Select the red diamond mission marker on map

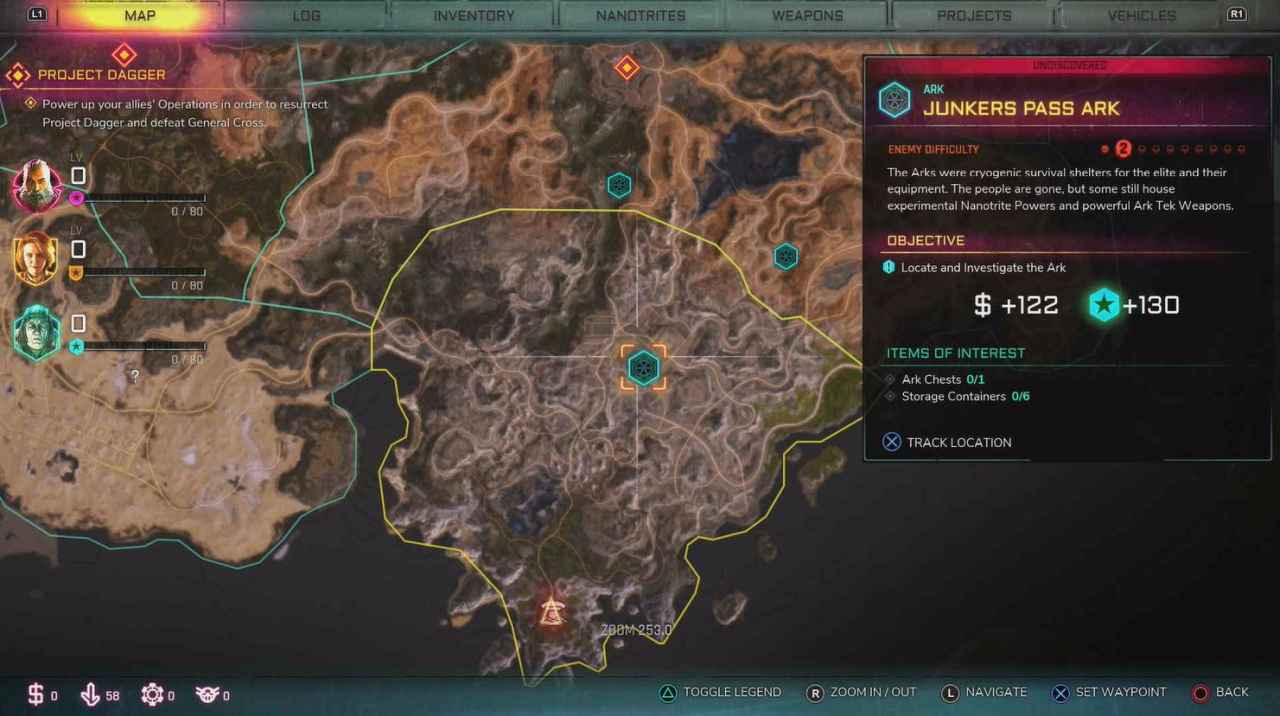627,68
